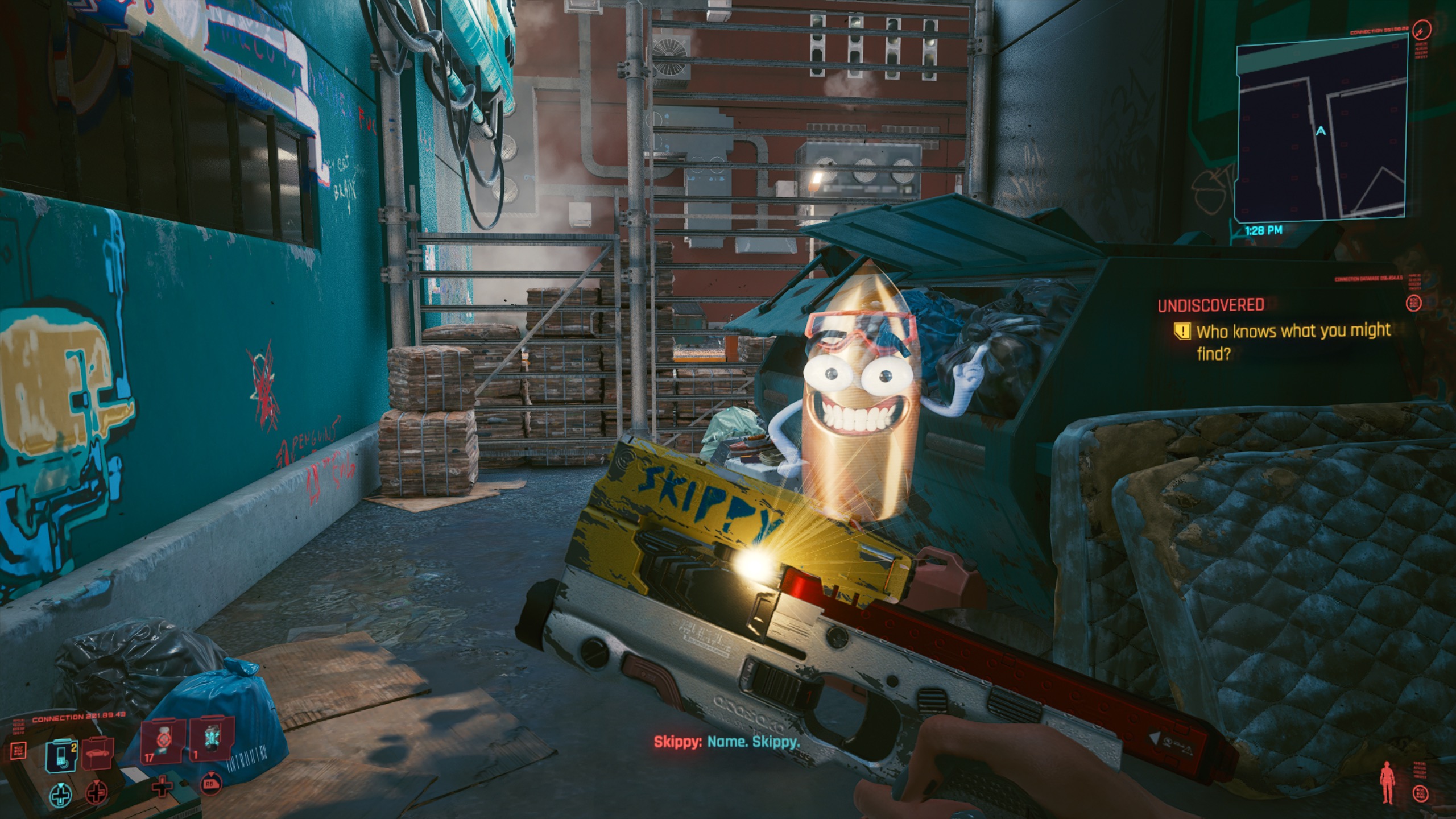Open the phone icon with 2 notifications
Screen dimensions: 1456x819
click(61, 755)
